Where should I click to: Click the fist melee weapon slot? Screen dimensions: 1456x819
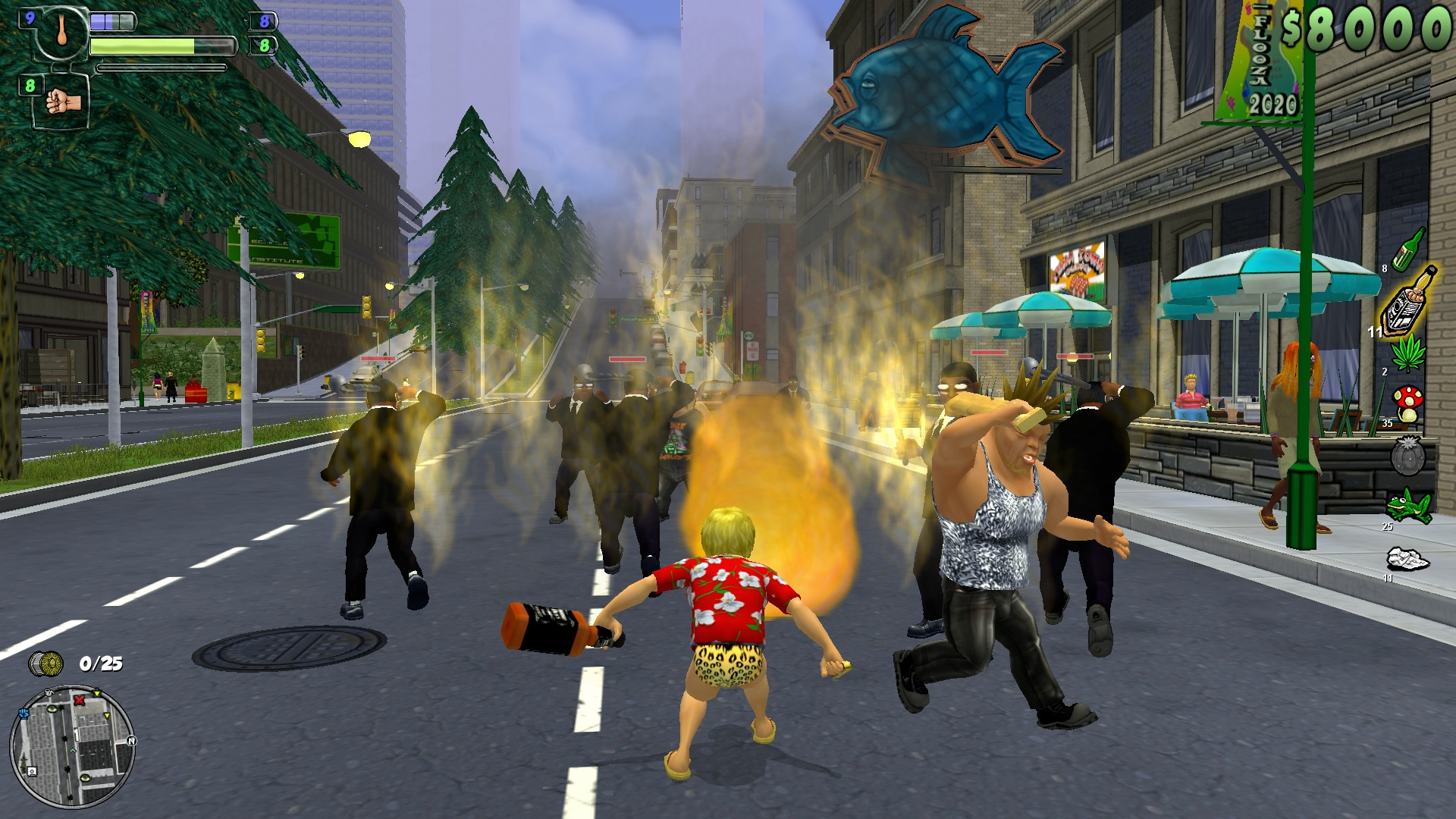[63, 102]
